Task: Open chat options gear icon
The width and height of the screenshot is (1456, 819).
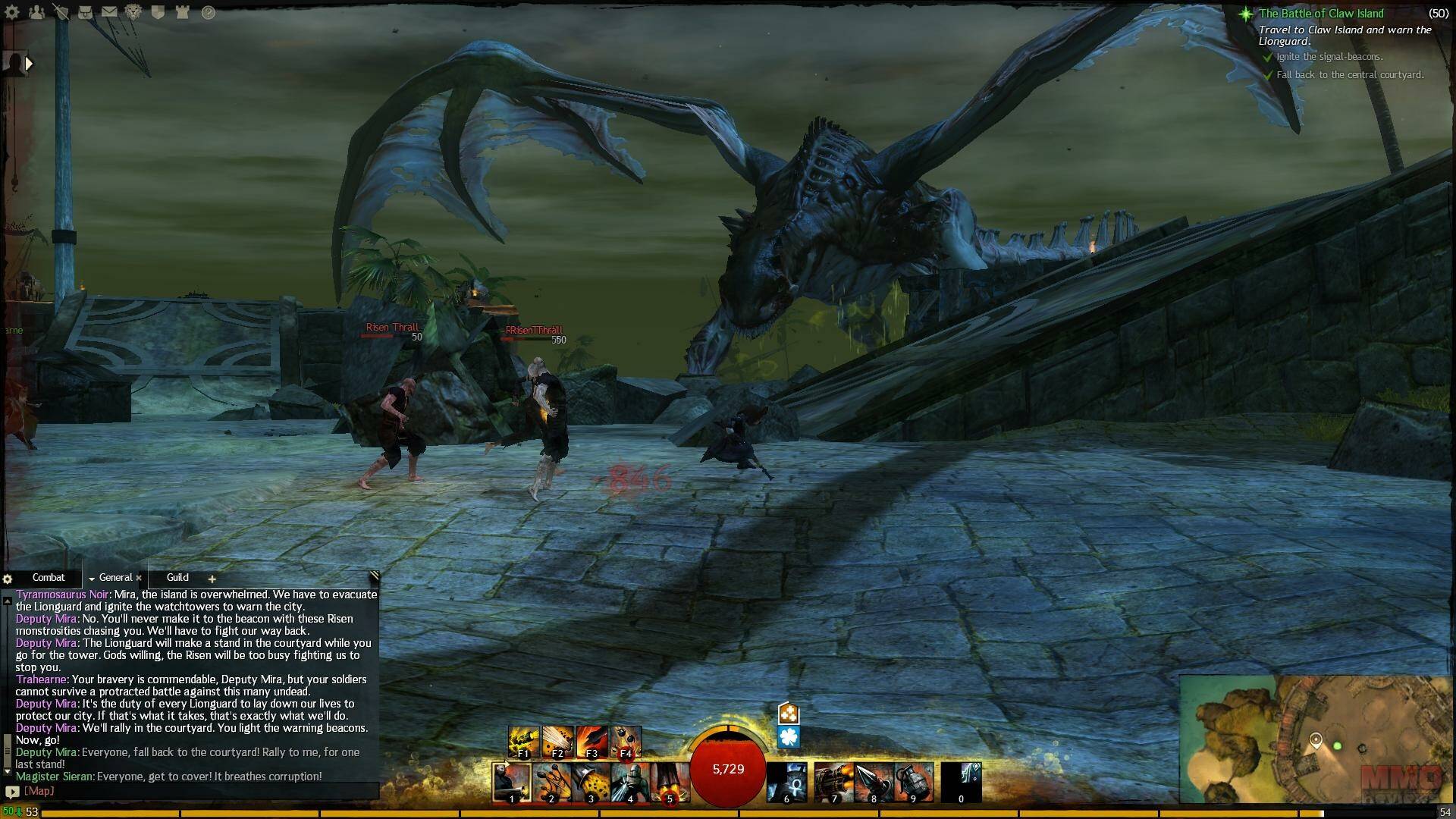Action: (8, 579)
